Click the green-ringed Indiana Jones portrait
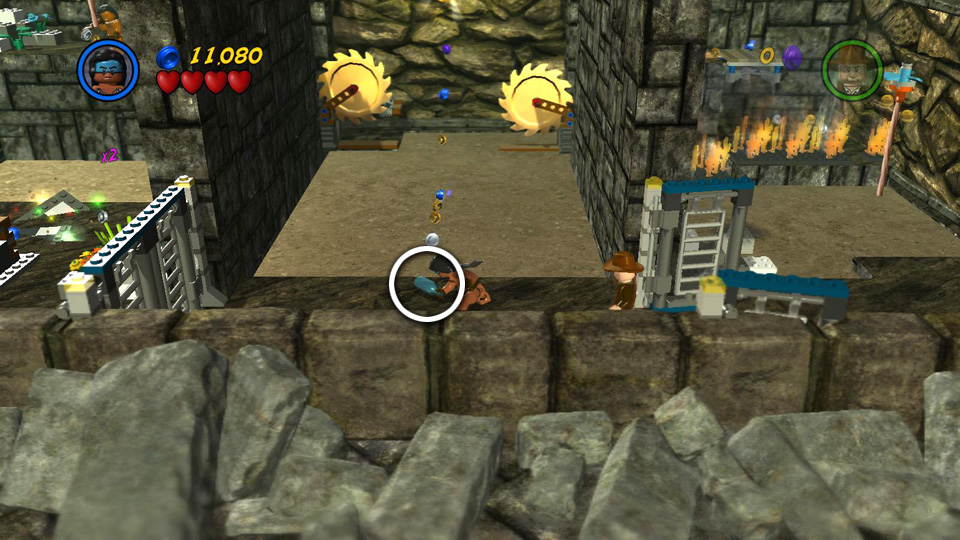The width and height of the screenshot is (960, 540). (851, 69)
